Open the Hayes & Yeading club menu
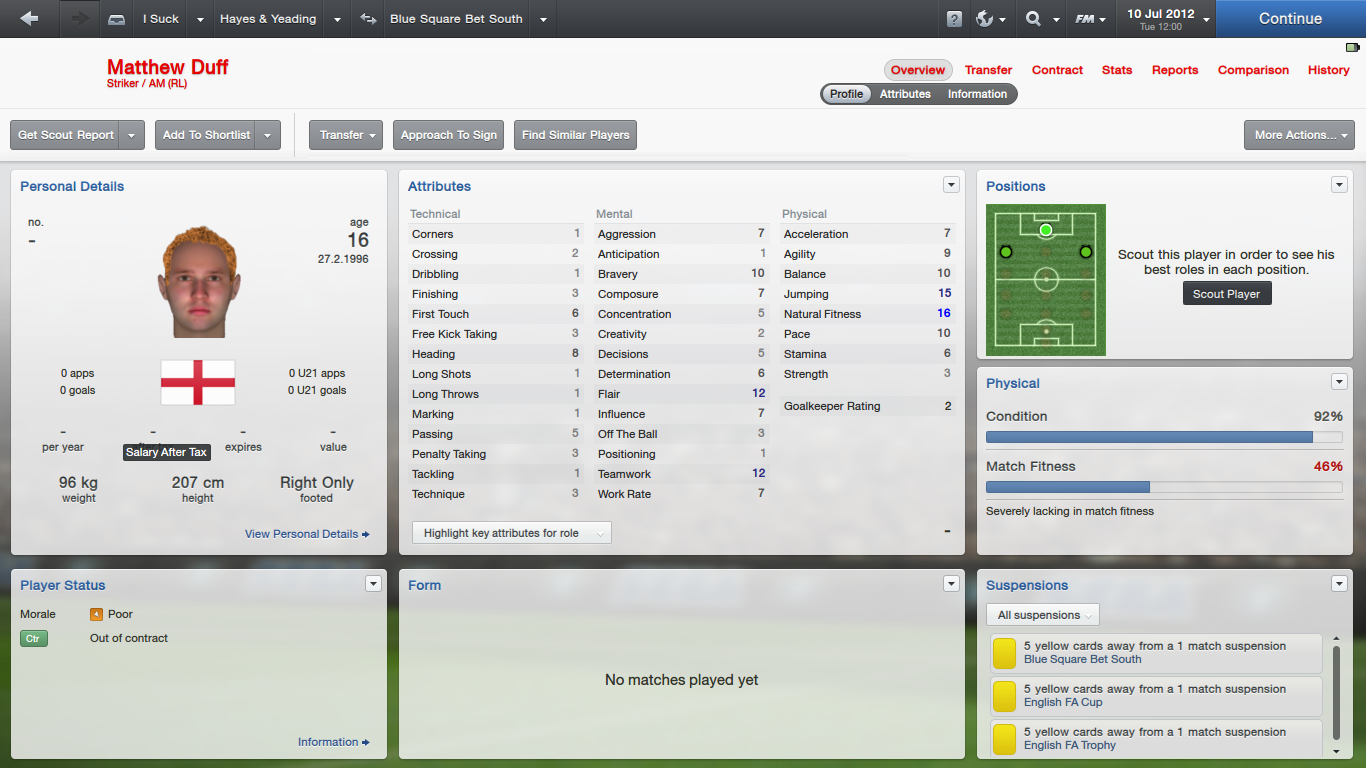The height and width of the screenshot is (768, 1366). pos(268,19)
